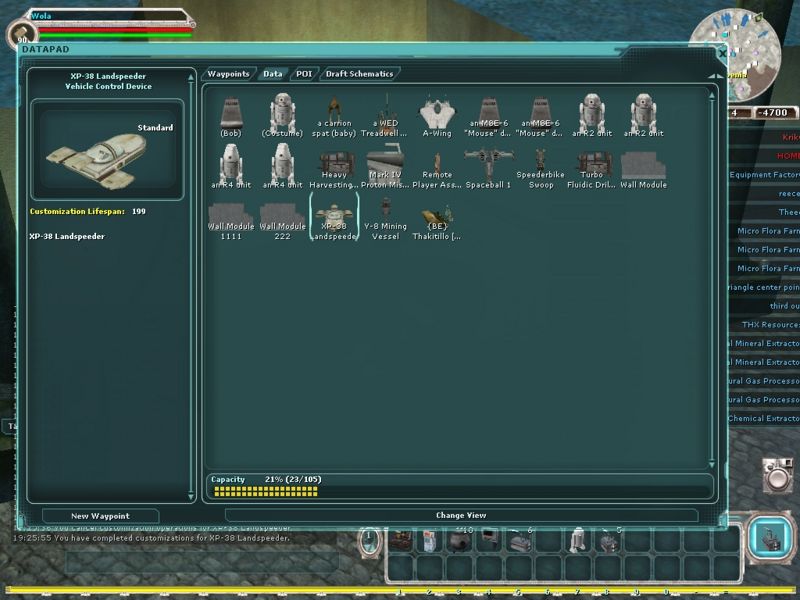800x600 pixels.
Task: Select the Mark IV Proton Missile entry
Action: pyautogui.click(x=386, y=168)
